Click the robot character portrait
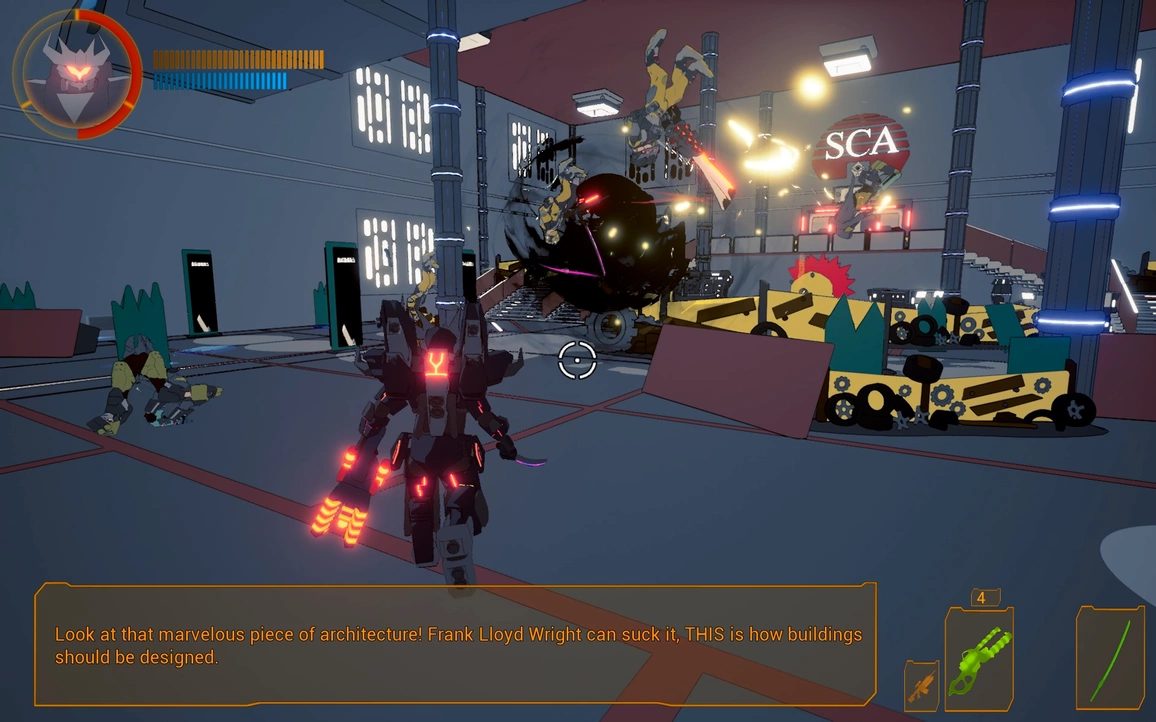Viewport: 1156px width, 722px height. pyautogui.click(x=77, y=75)
